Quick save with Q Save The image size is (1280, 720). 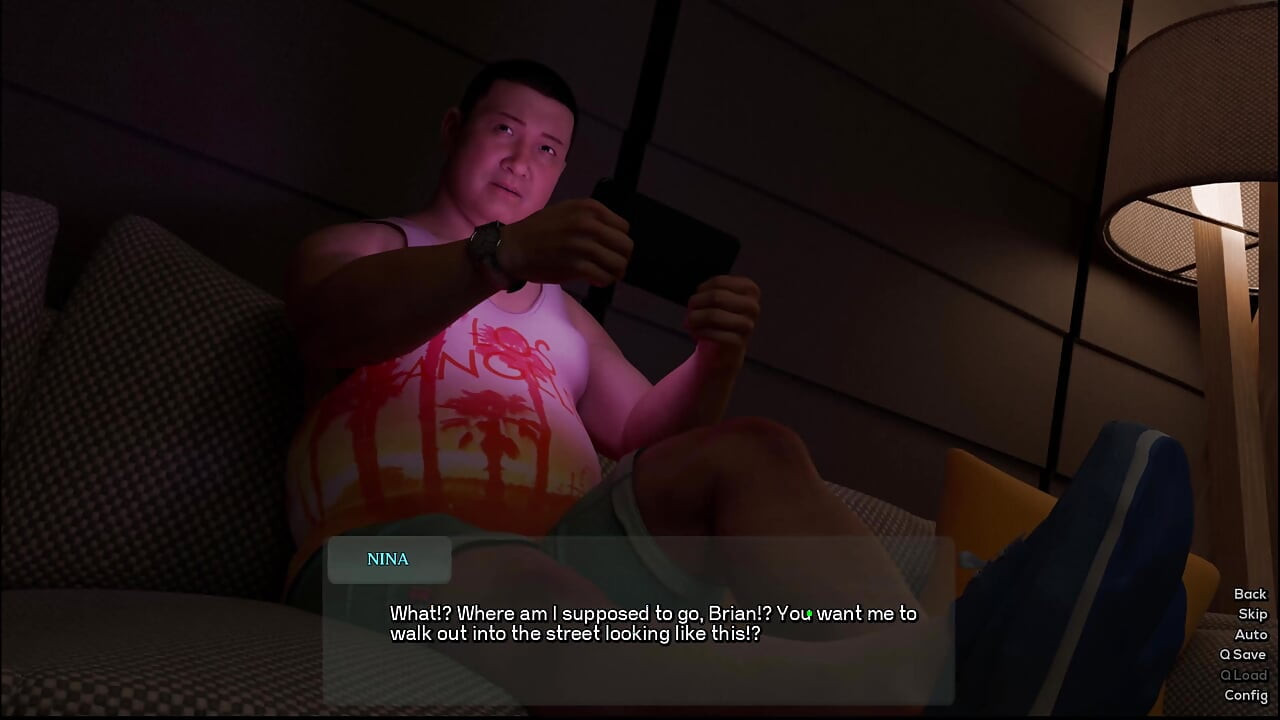[x=1243, y=654]
